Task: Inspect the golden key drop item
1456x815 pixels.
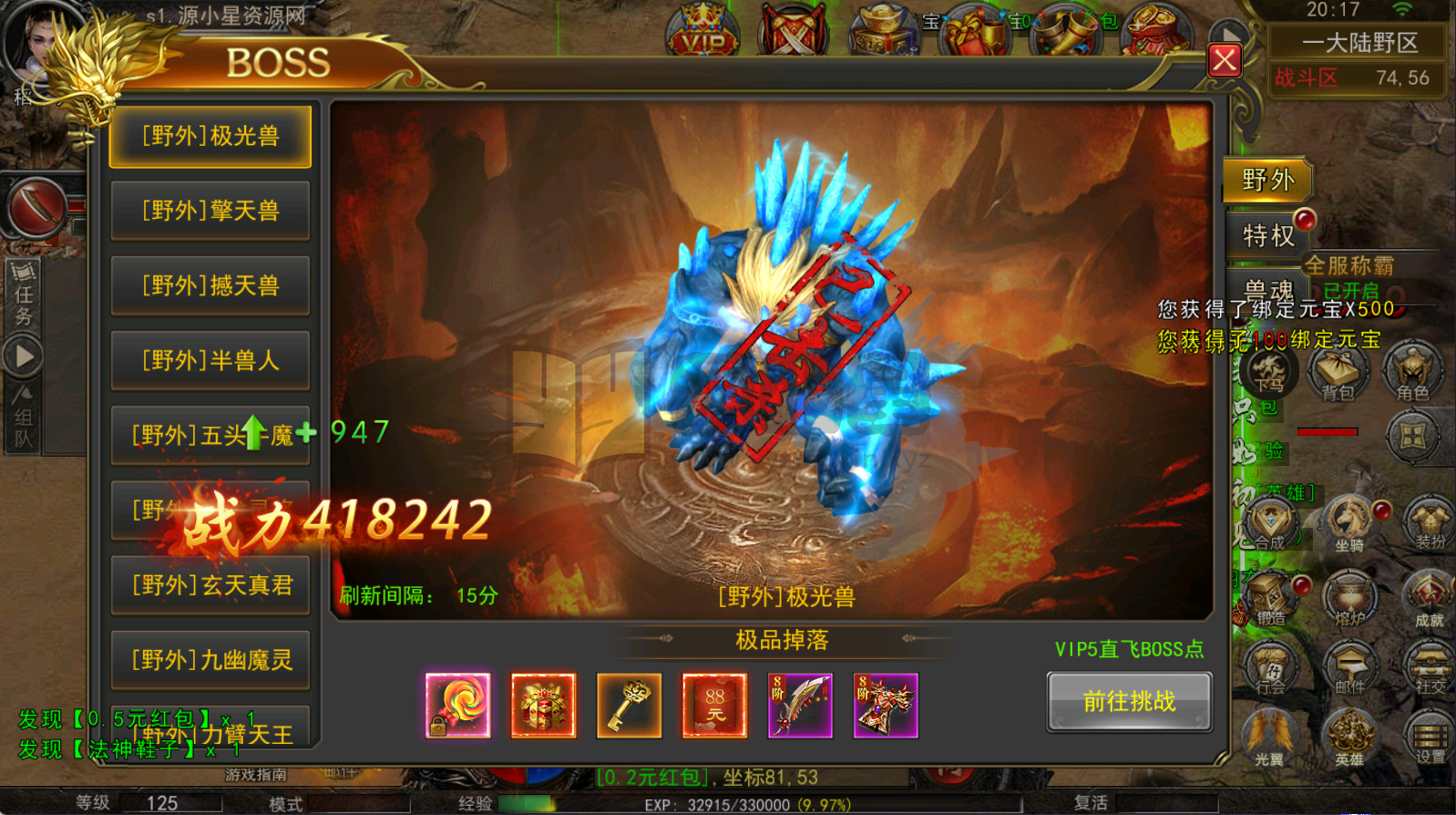Action: [x=629, y=706]
